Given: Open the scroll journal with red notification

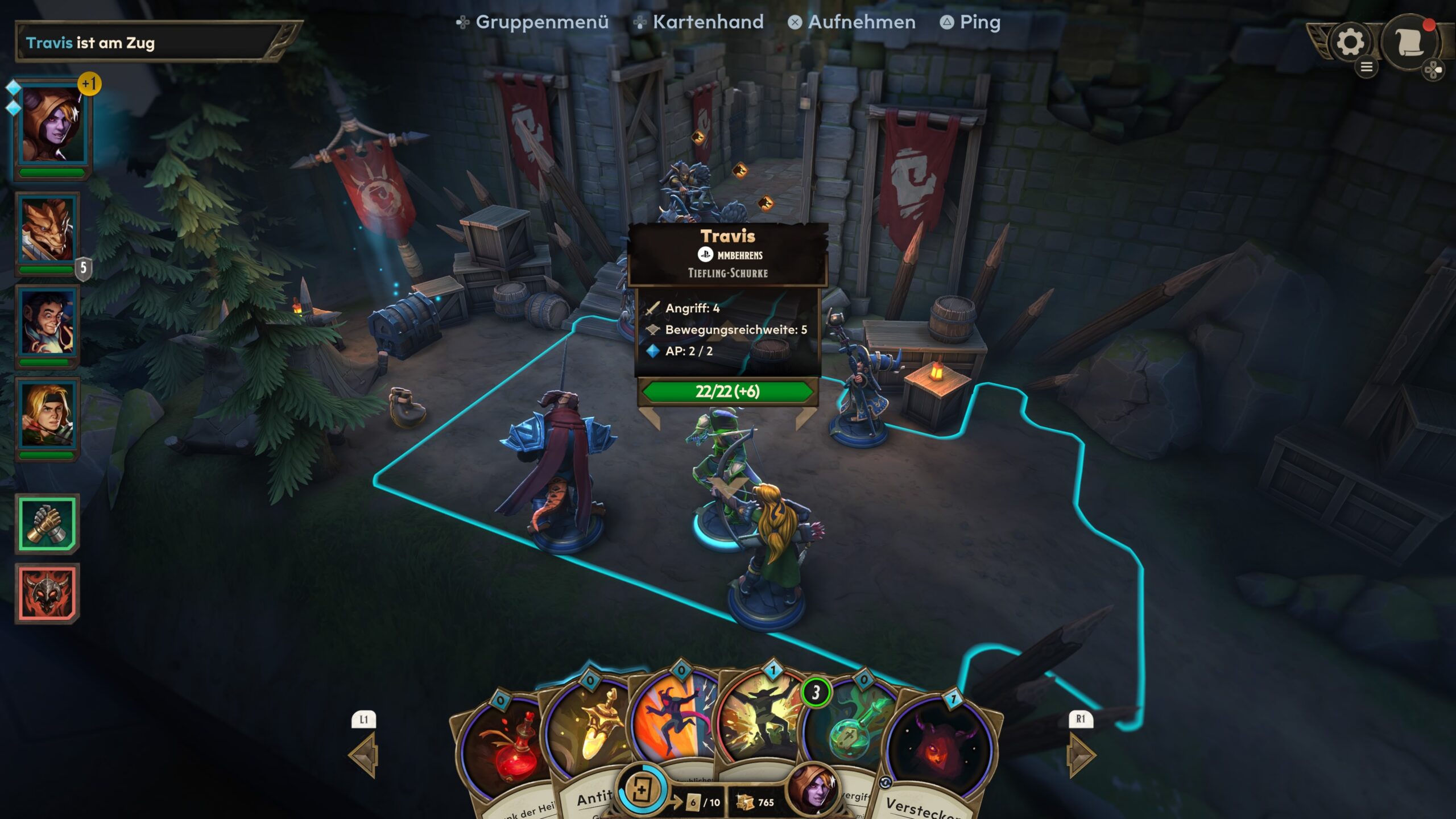Looking at the screenshot, I should [x=1409, y=42].
